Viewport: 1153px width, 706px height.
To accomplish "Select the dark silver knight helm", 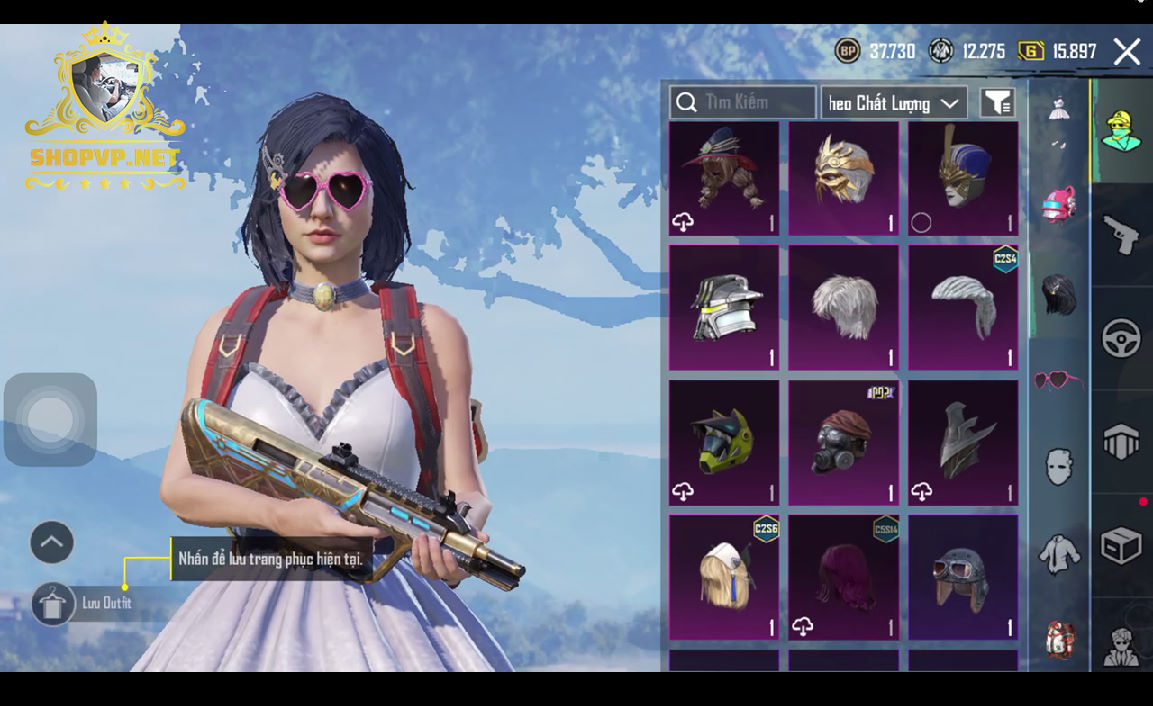I will 962,442.
